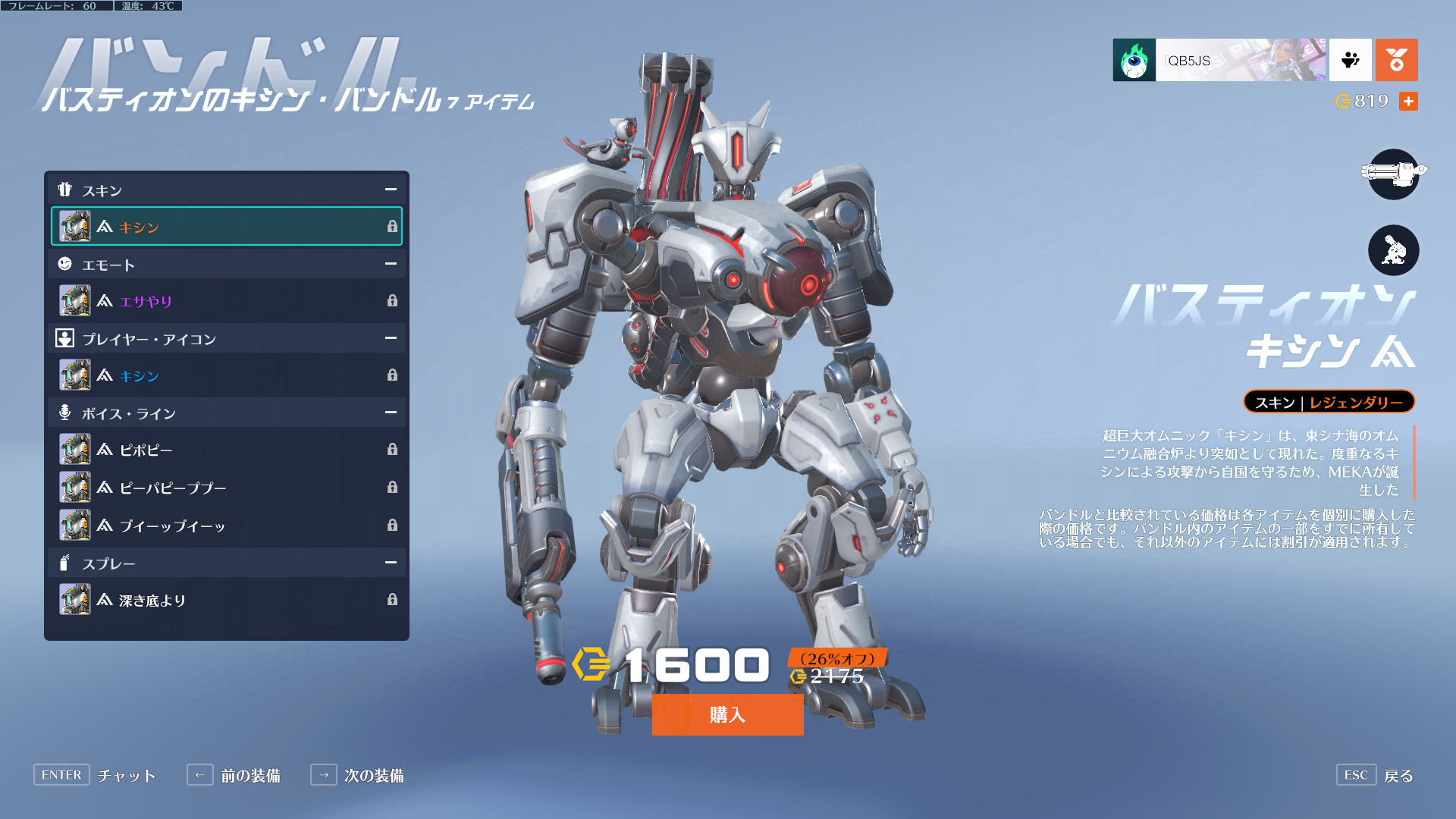Screen dimensions: 1456x819
Task: Click the orange medal icon button
Action: (1396, 60)
